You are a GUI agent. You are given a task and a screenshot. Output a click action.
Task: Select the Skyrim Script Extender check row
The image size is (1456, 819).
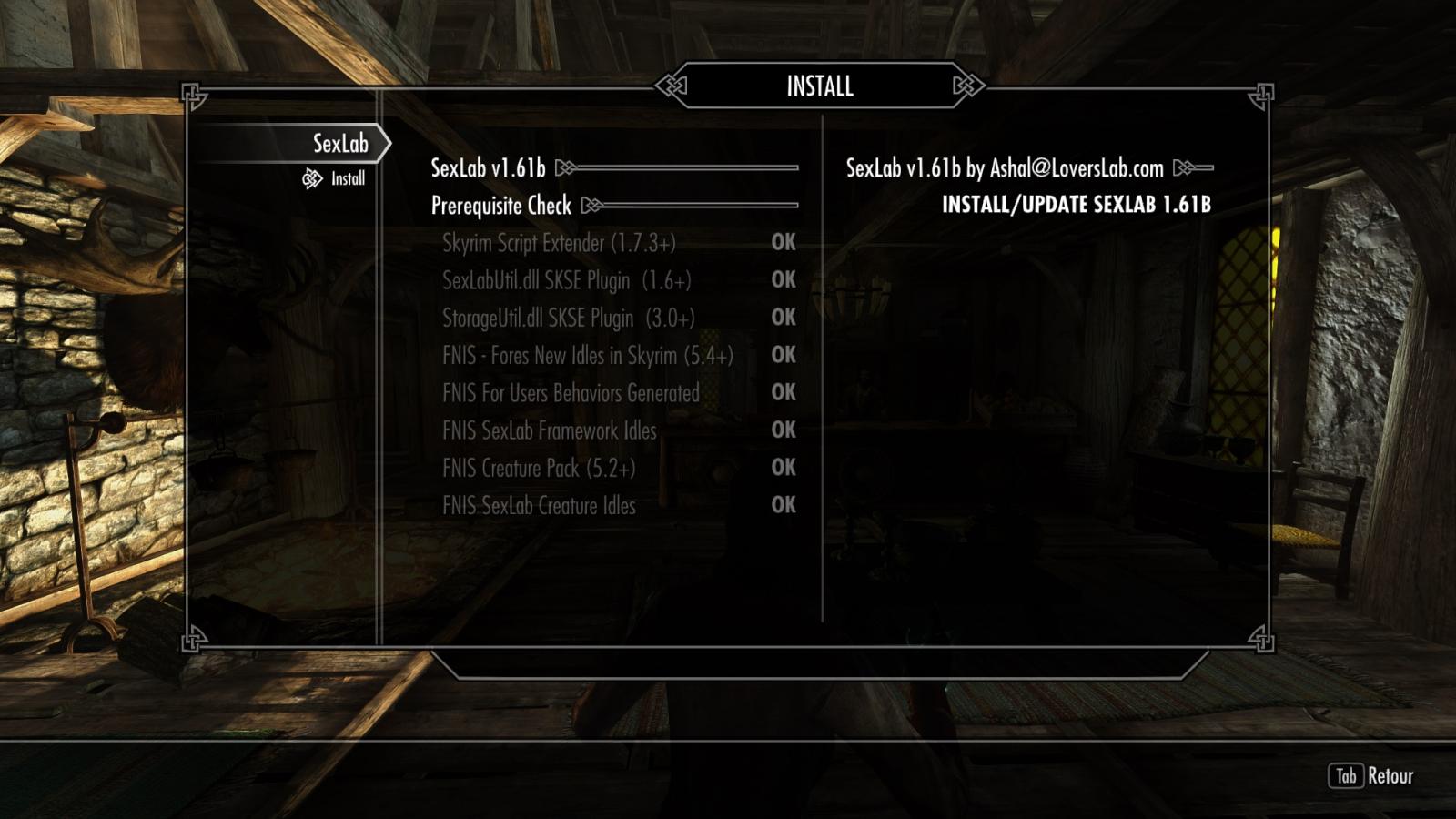(559, 243)
